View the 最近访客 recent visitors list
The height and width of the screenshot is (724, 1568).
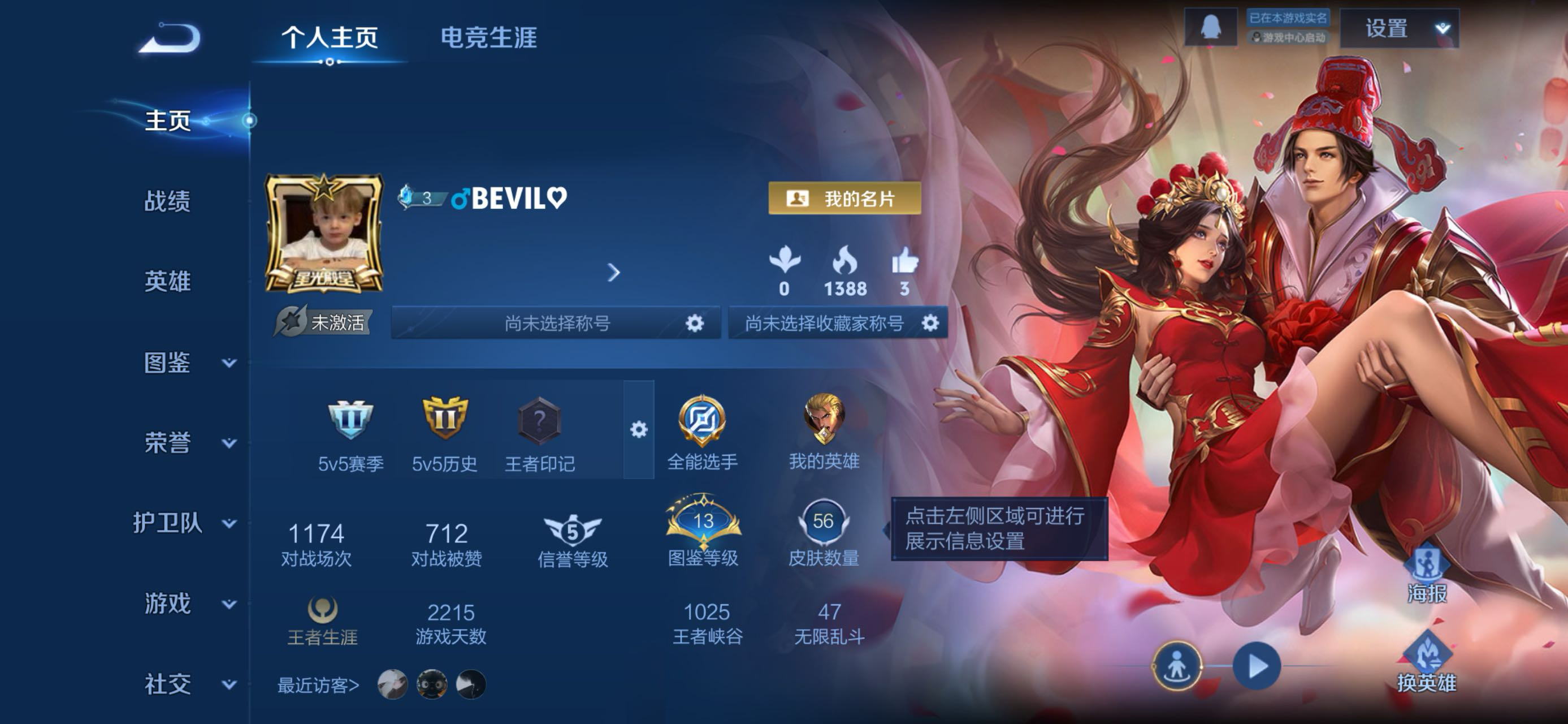pos(318,685)
